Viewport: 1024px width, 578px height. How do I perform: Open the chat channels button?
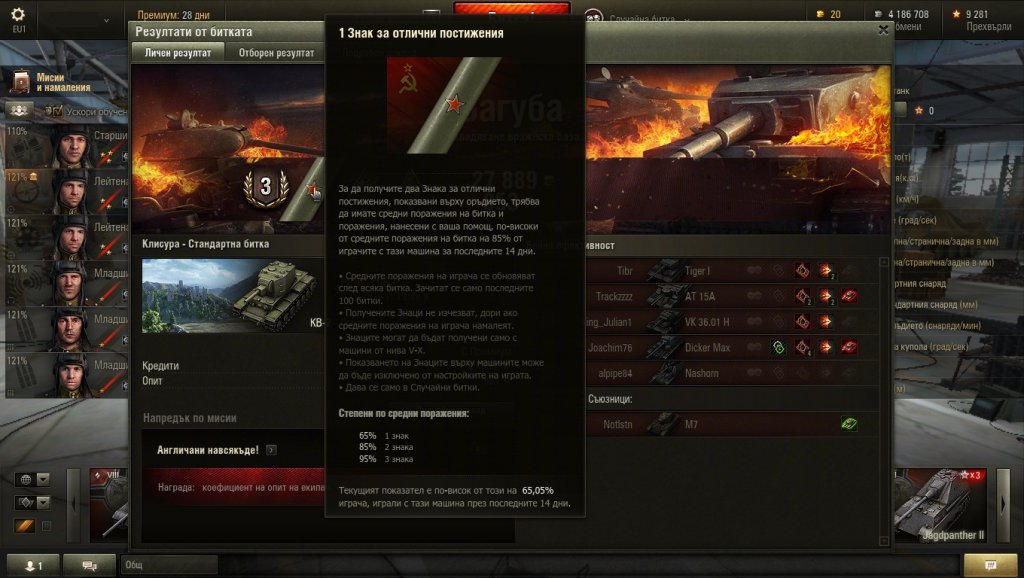[89, 566]
